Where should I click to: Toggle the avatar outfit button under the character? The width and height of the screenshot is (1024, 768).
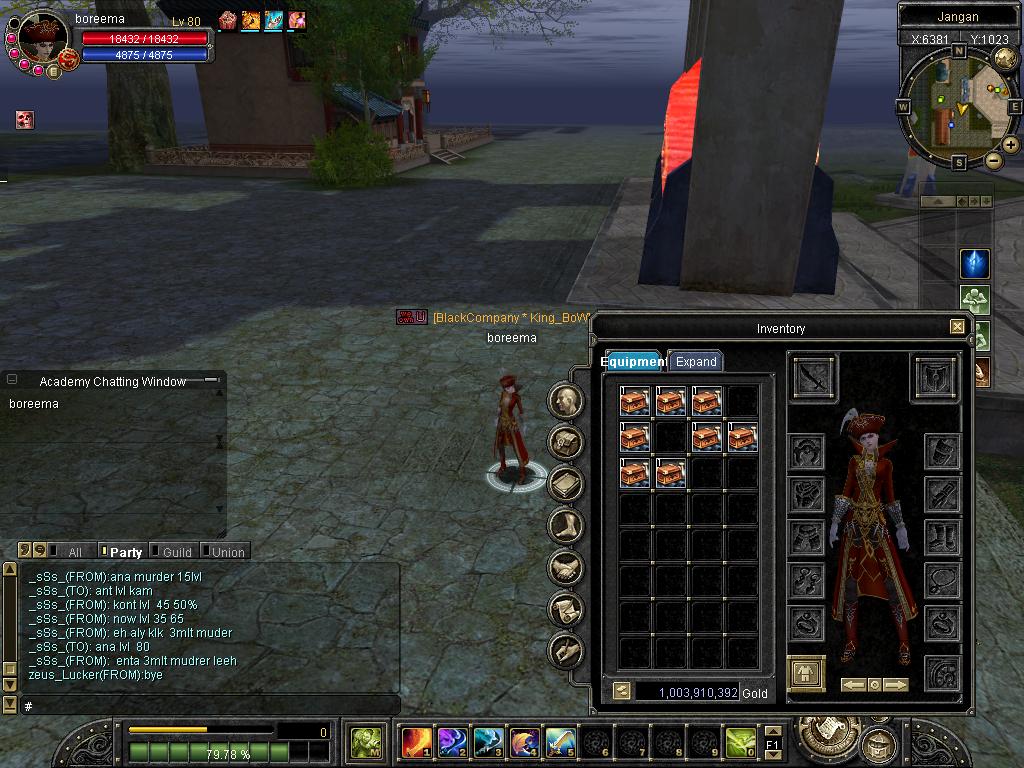click(806, 675)
